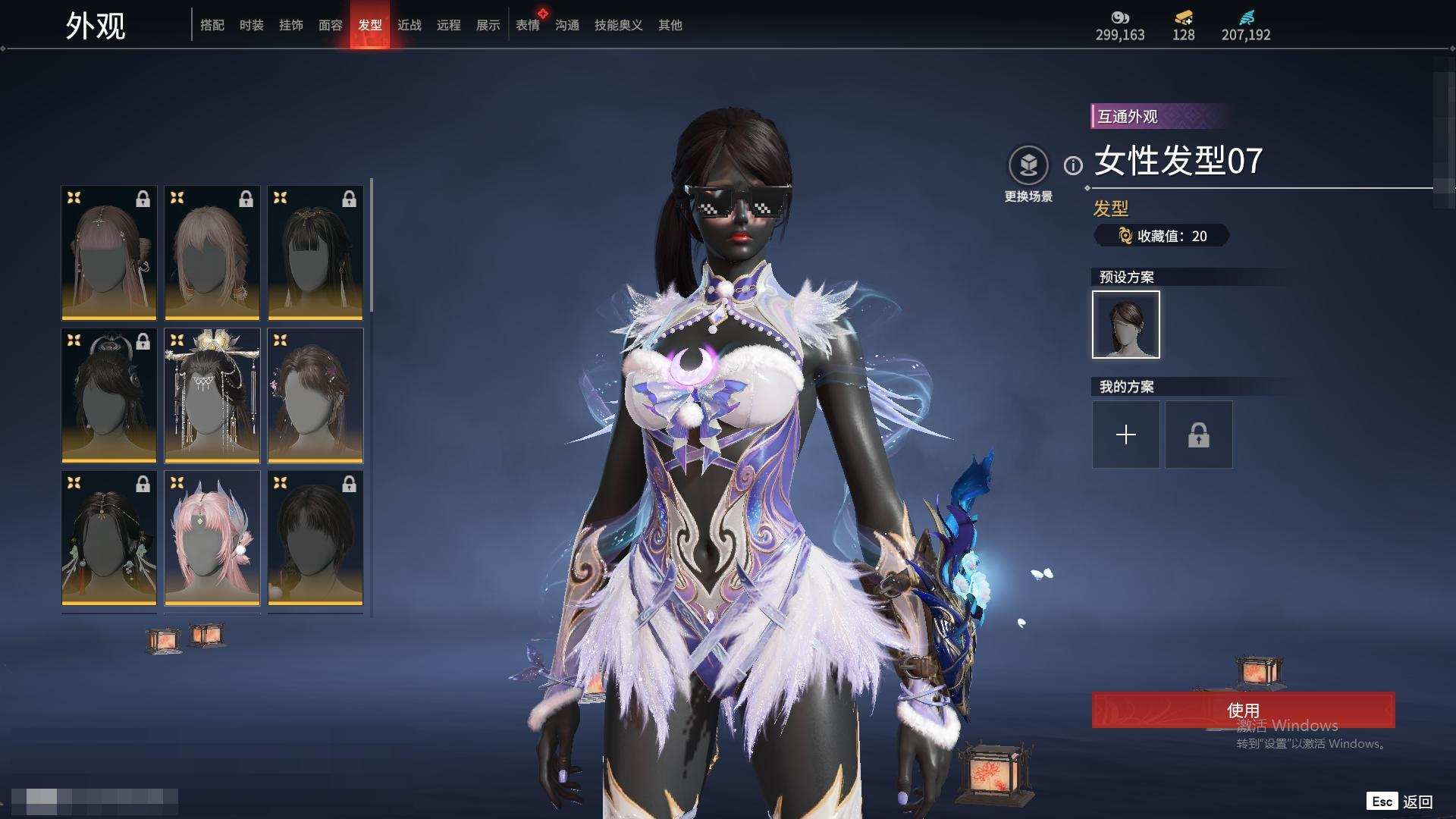1456x819 pixels.
Task: Select the 挂饰 tab
Action: [290, 25]
